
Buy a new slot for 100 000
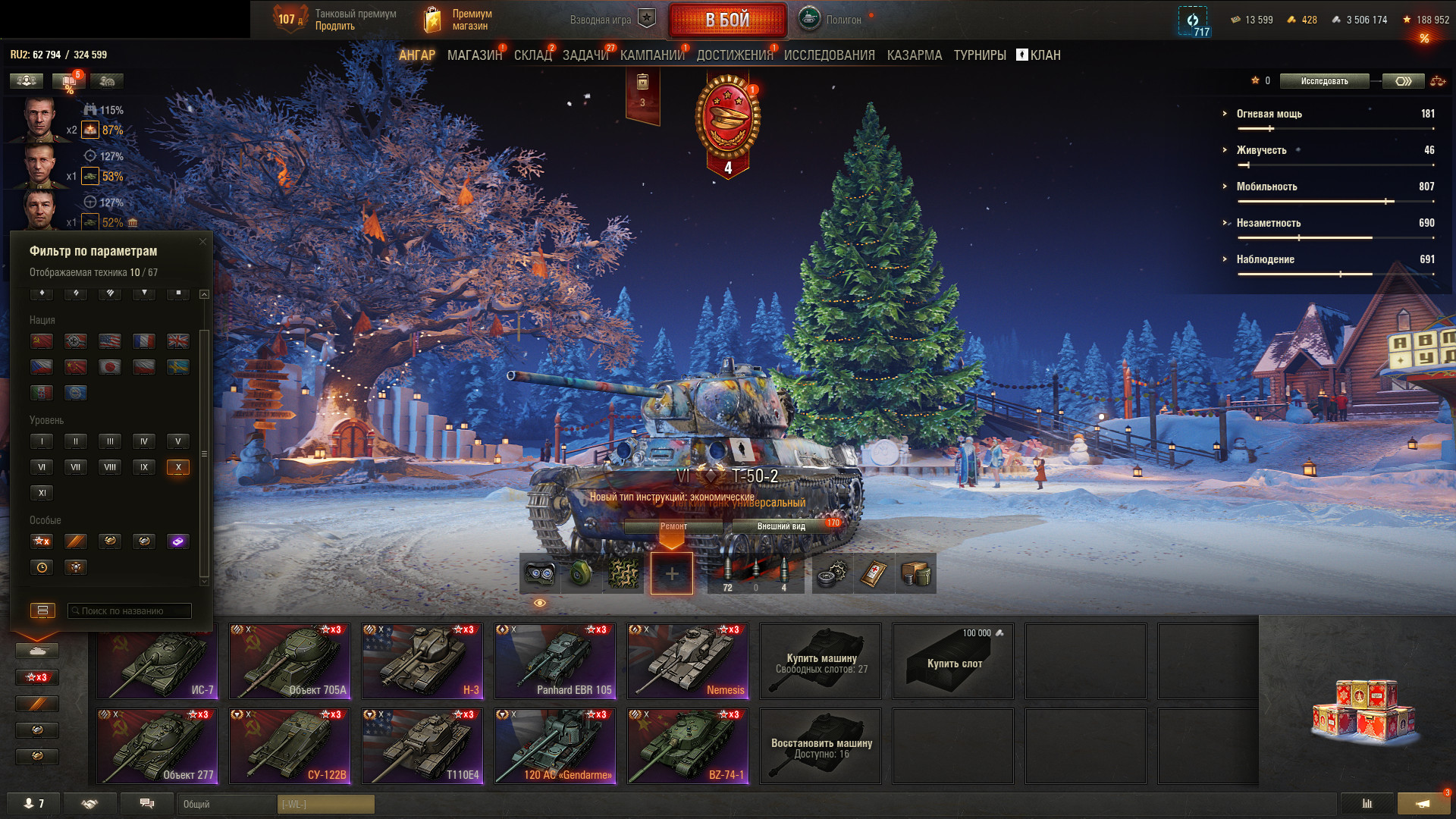coord(953,661)
